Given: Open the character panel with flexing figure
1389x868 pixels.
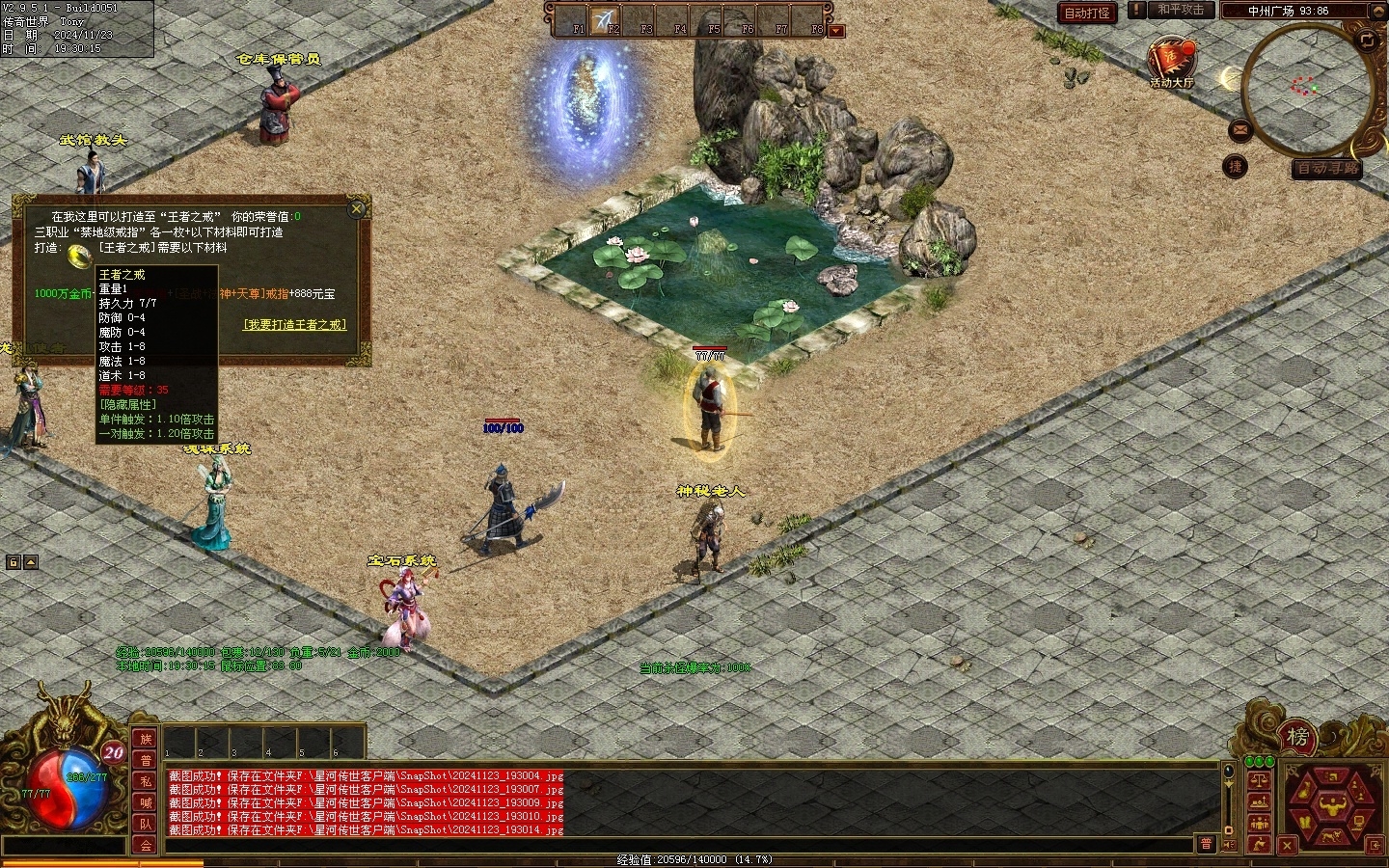Looking at the screenshot, I should point(1334,803).
